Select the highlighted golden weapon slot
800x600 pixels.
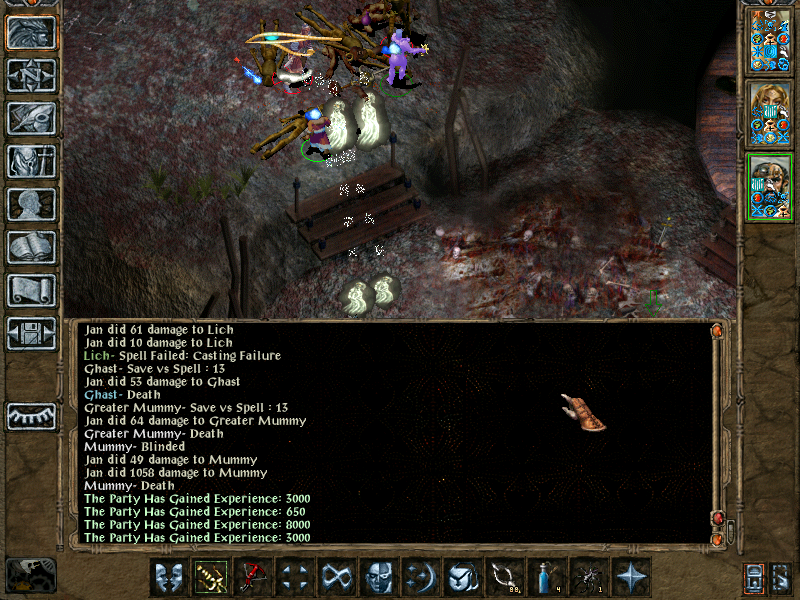211,577
